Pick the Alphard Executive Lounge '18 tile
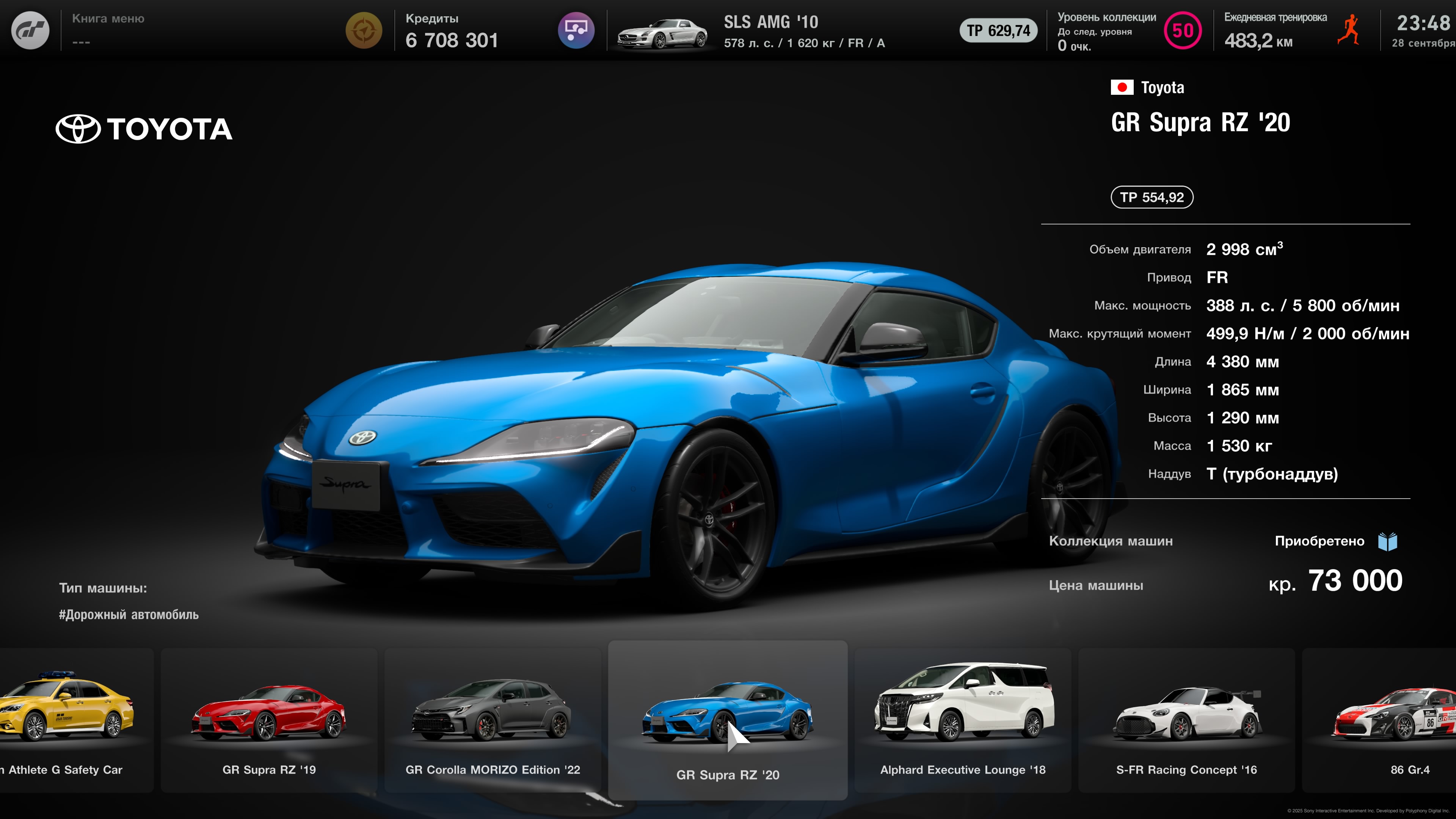Viewport: 1456px width, 819px height. [963, 720]
